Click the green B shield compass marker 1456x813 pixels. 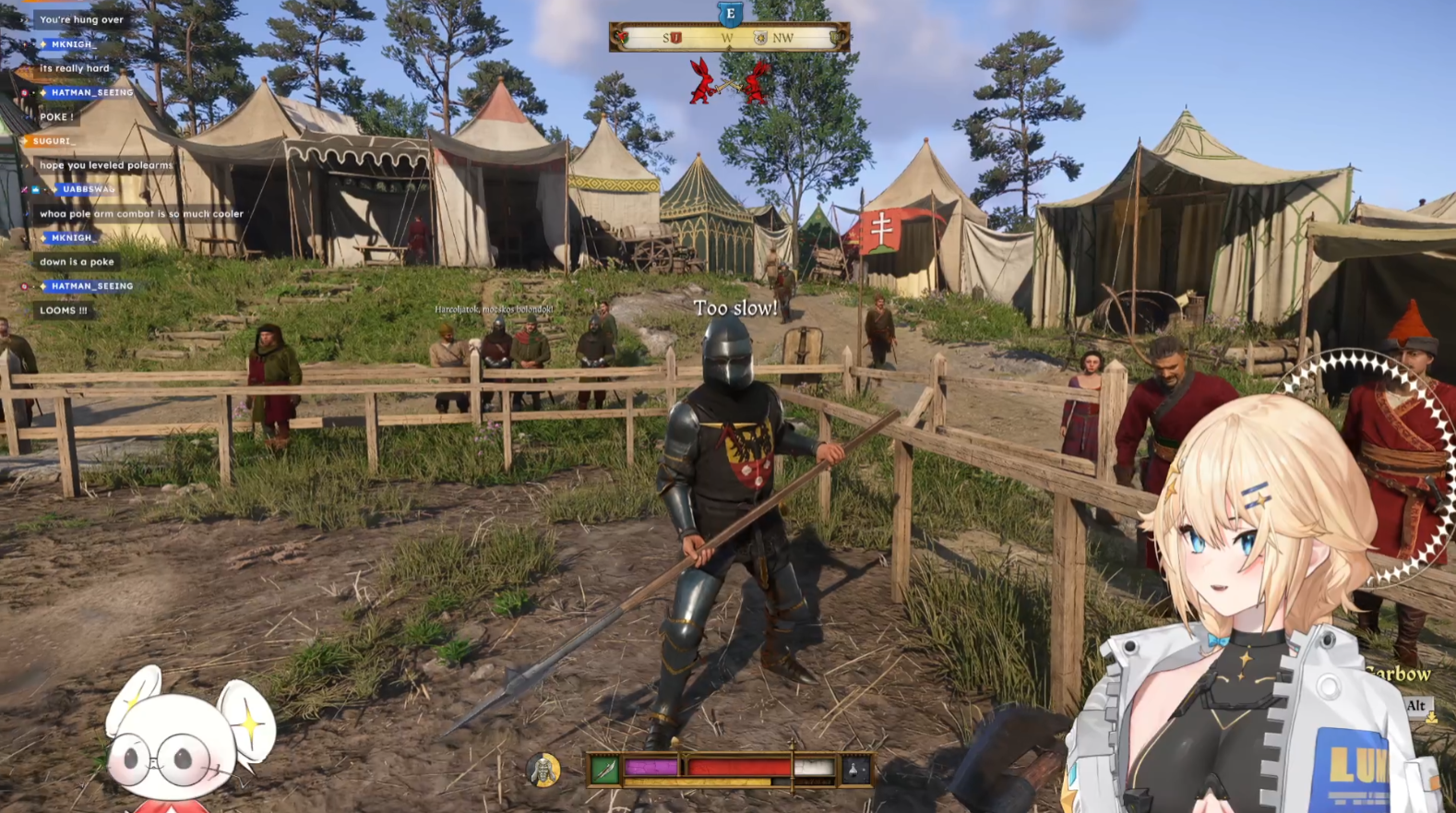tap(837, 38)
